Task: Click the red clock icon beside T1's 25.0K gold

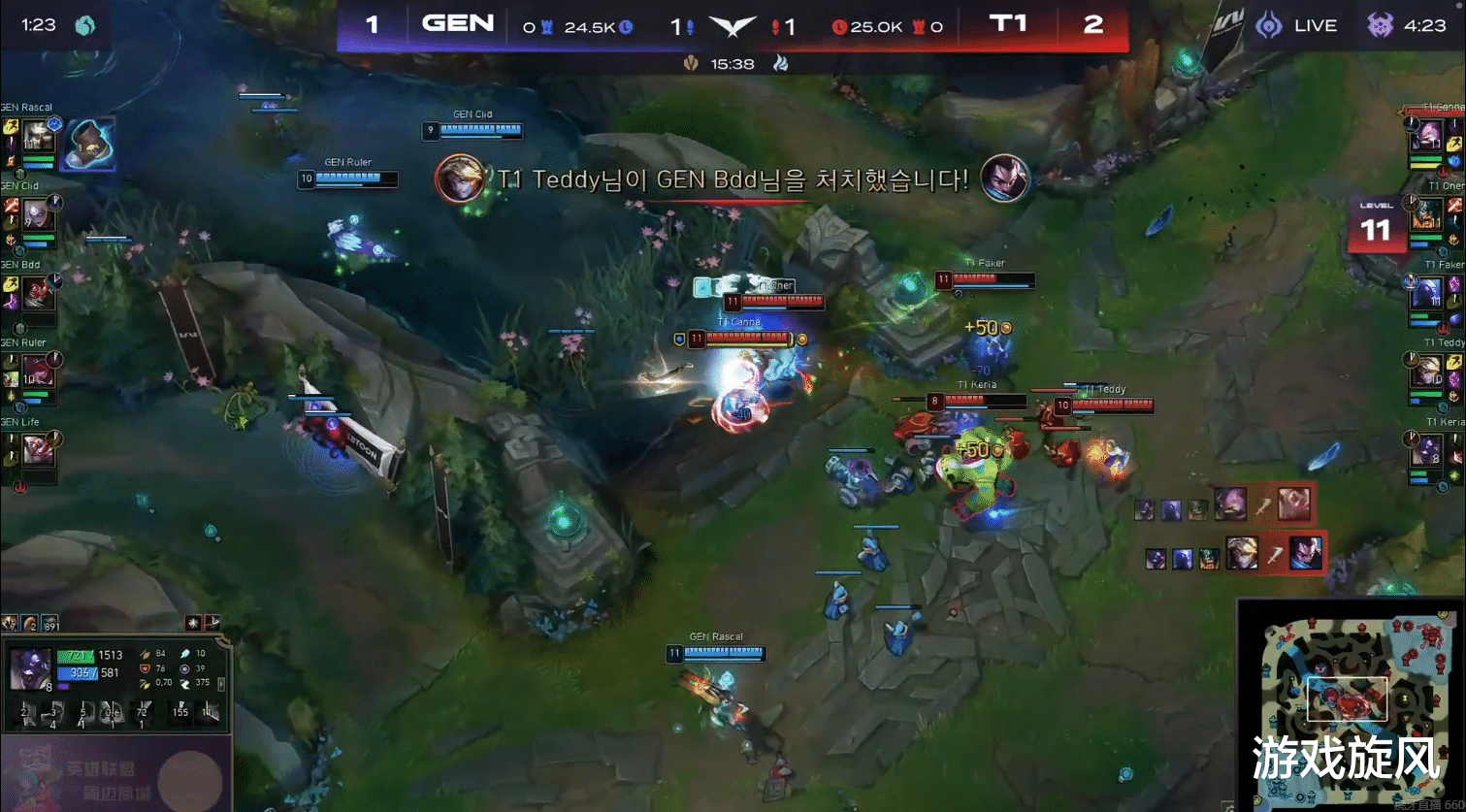Action: (x=842, y=27)
